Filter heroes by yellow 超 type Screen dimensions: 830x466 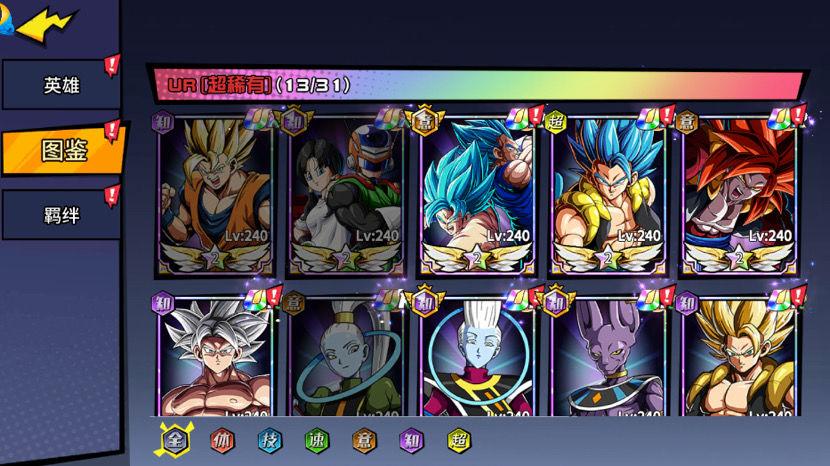pyautogui.click(x=458, y=440)
